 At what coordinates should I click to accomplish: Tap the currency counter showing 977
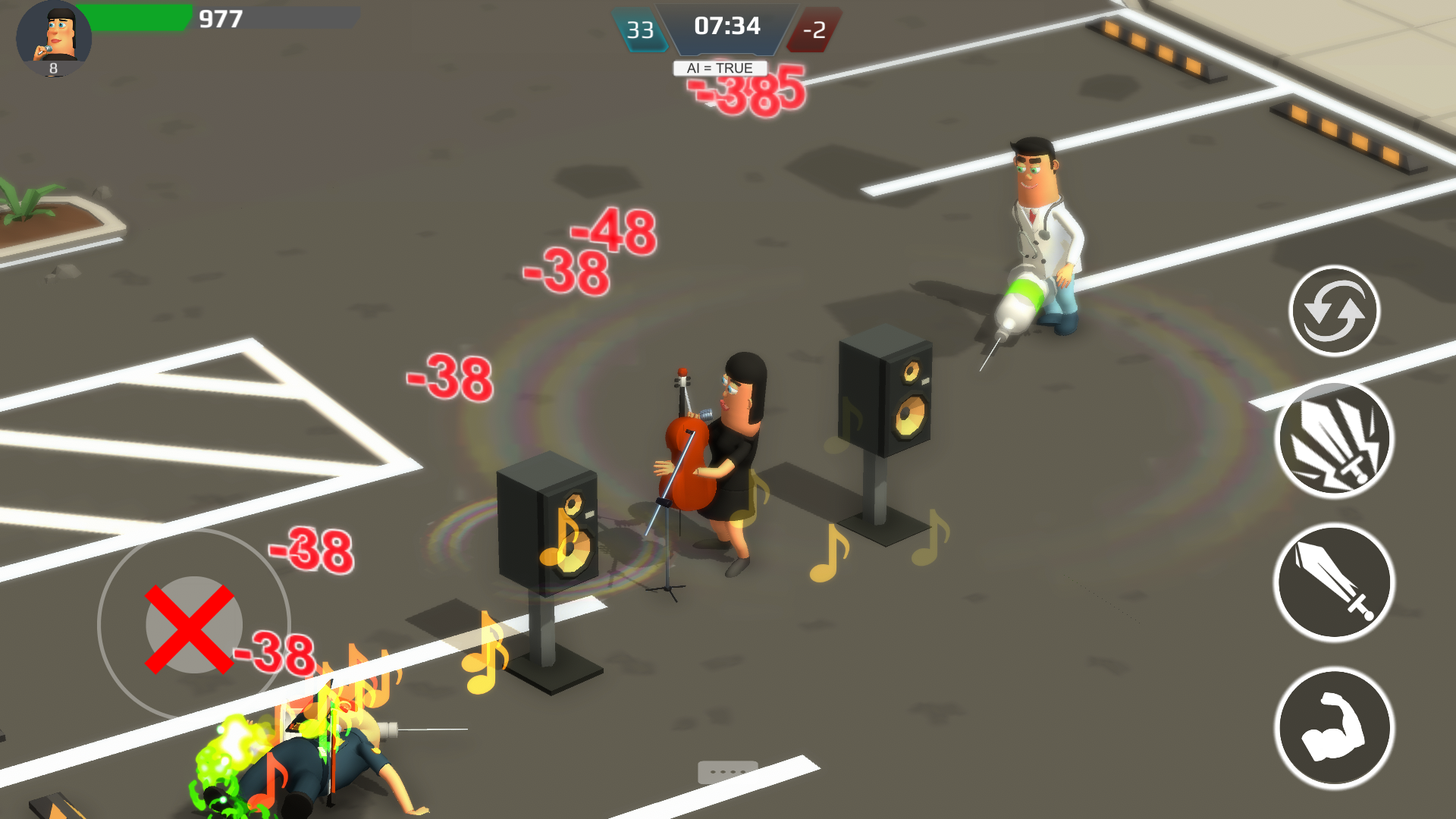pyautogui.click(x=218, y=20)
